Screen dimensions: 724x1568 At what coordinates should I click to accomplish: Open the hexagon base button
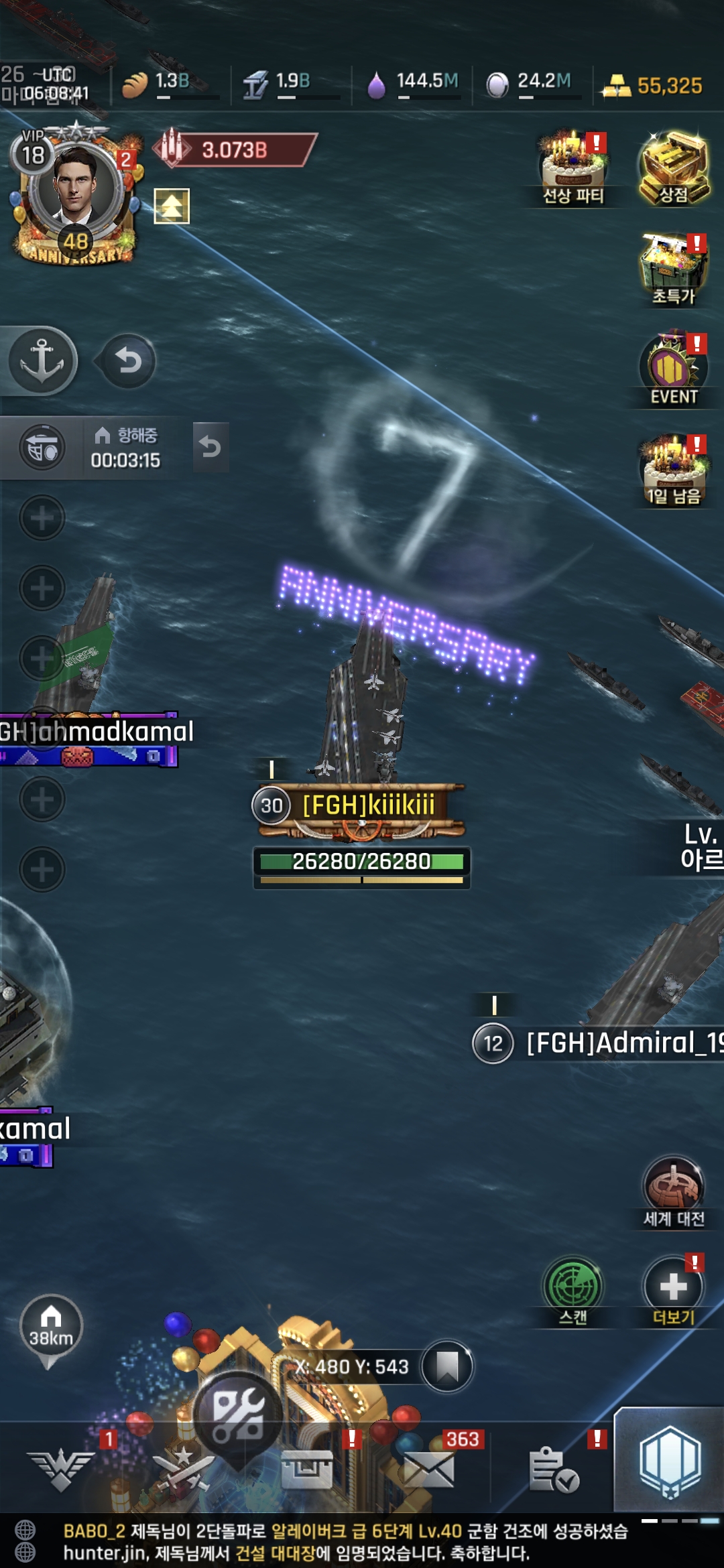point(670,1462)
